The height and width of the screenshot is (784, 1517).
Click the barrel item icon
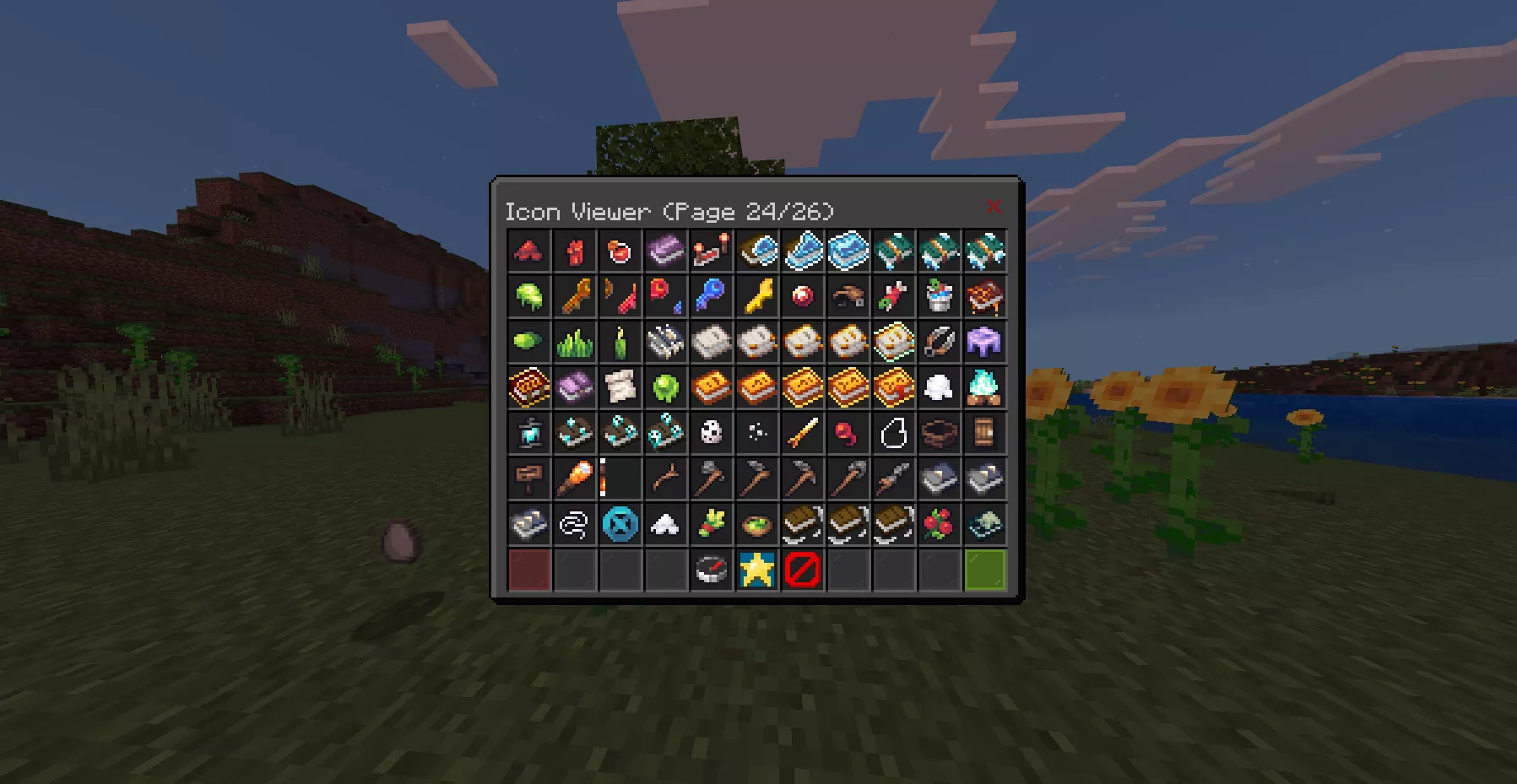[985, 433]
